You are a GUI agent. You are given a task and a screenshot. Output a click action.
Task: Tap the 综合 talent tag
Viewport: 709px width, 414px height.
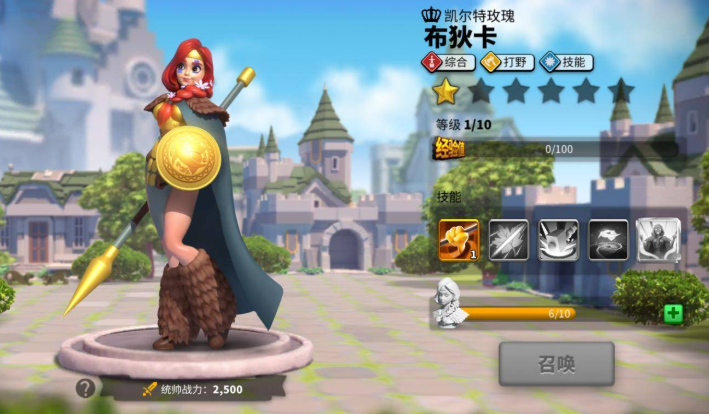(447, 62)
